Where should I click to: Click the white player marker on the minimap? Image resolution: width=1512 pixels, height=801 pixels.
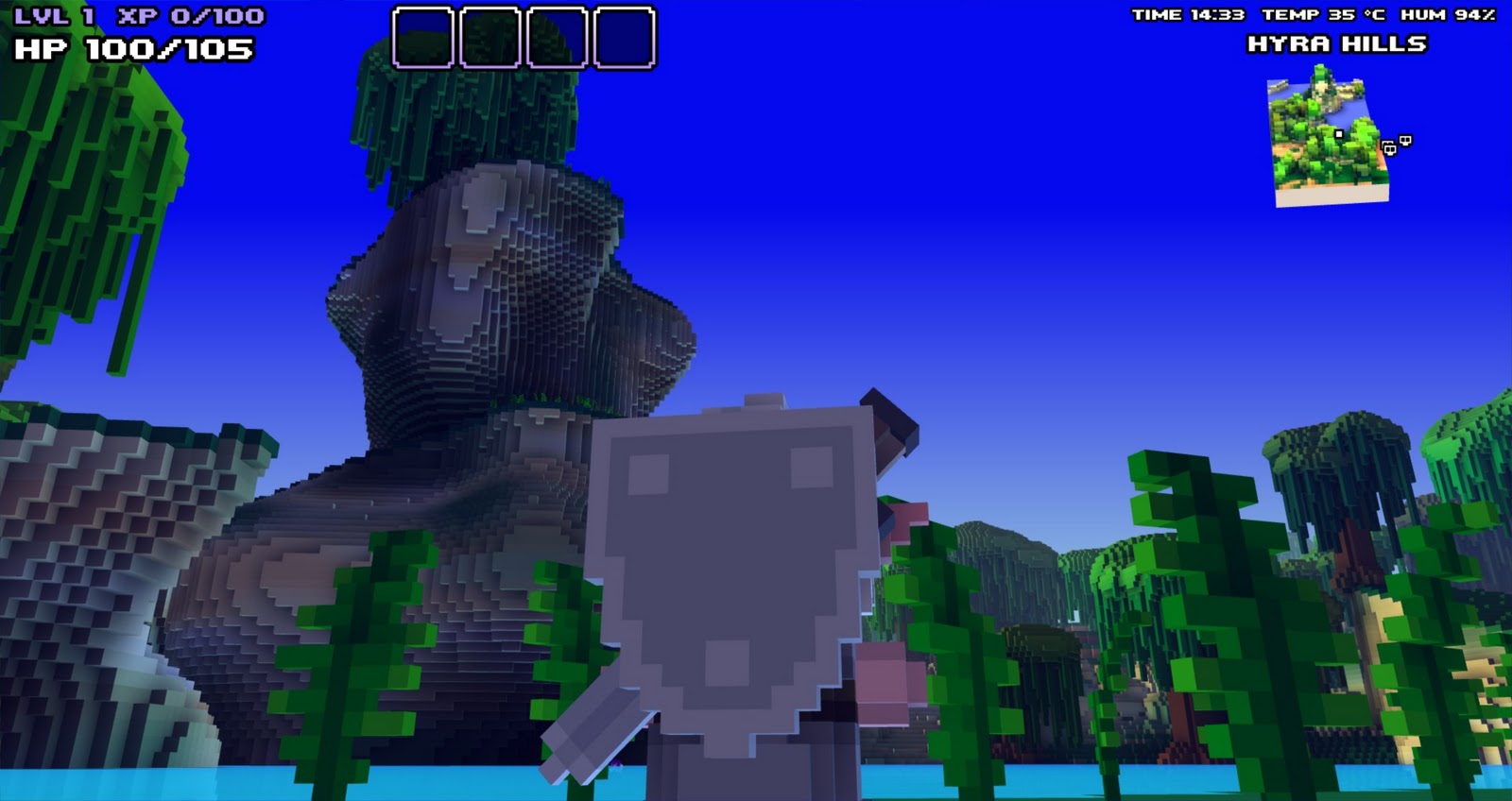click(1341, 135)
